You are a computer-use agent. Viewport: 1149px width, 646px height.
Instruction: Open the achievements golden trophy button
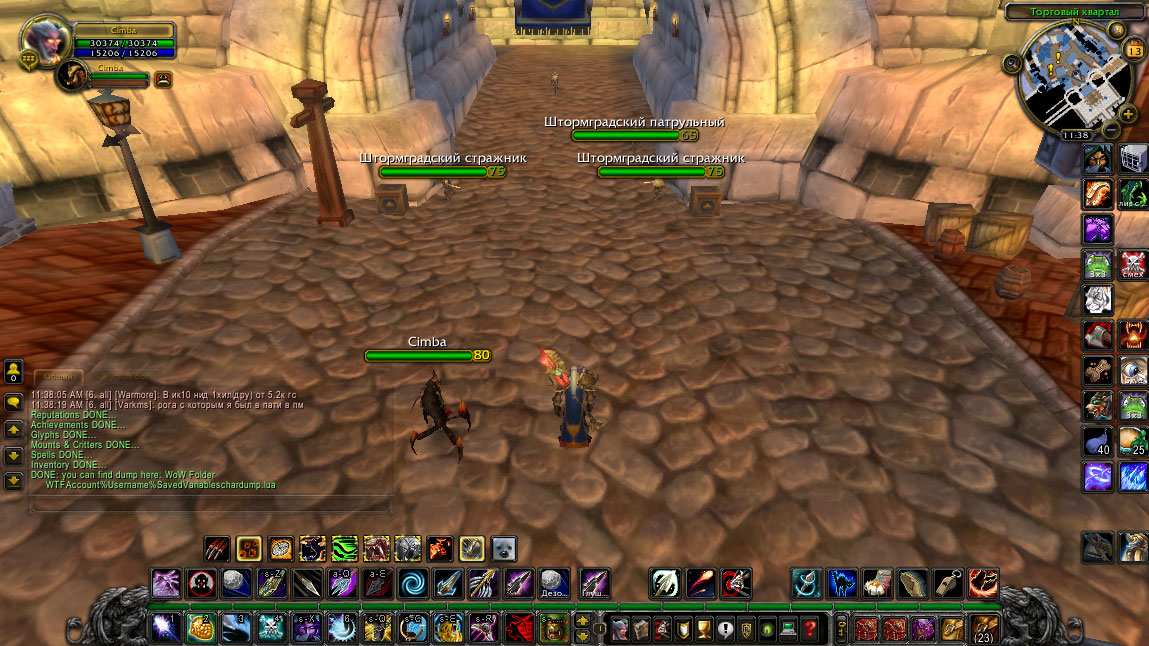click(x=701, y=629)
